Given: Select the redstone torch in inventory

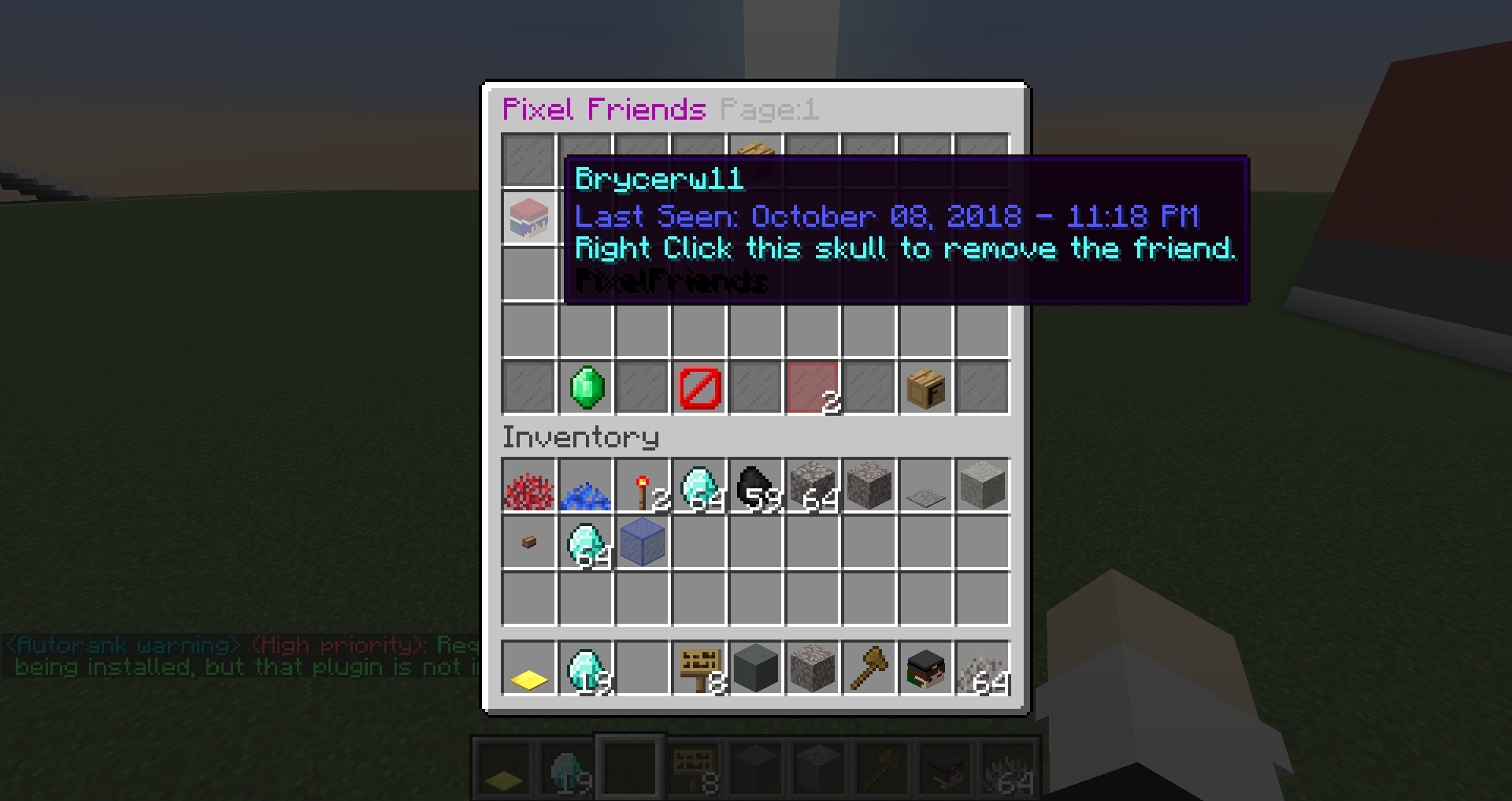Looking at the screenshot, I should [x=643, y=486].
